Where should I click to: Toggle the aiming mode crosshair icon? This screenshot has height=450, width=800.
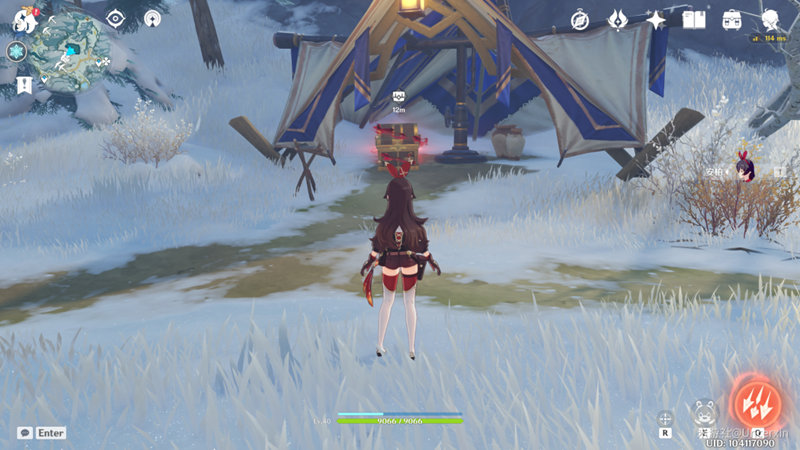[664, 419]
